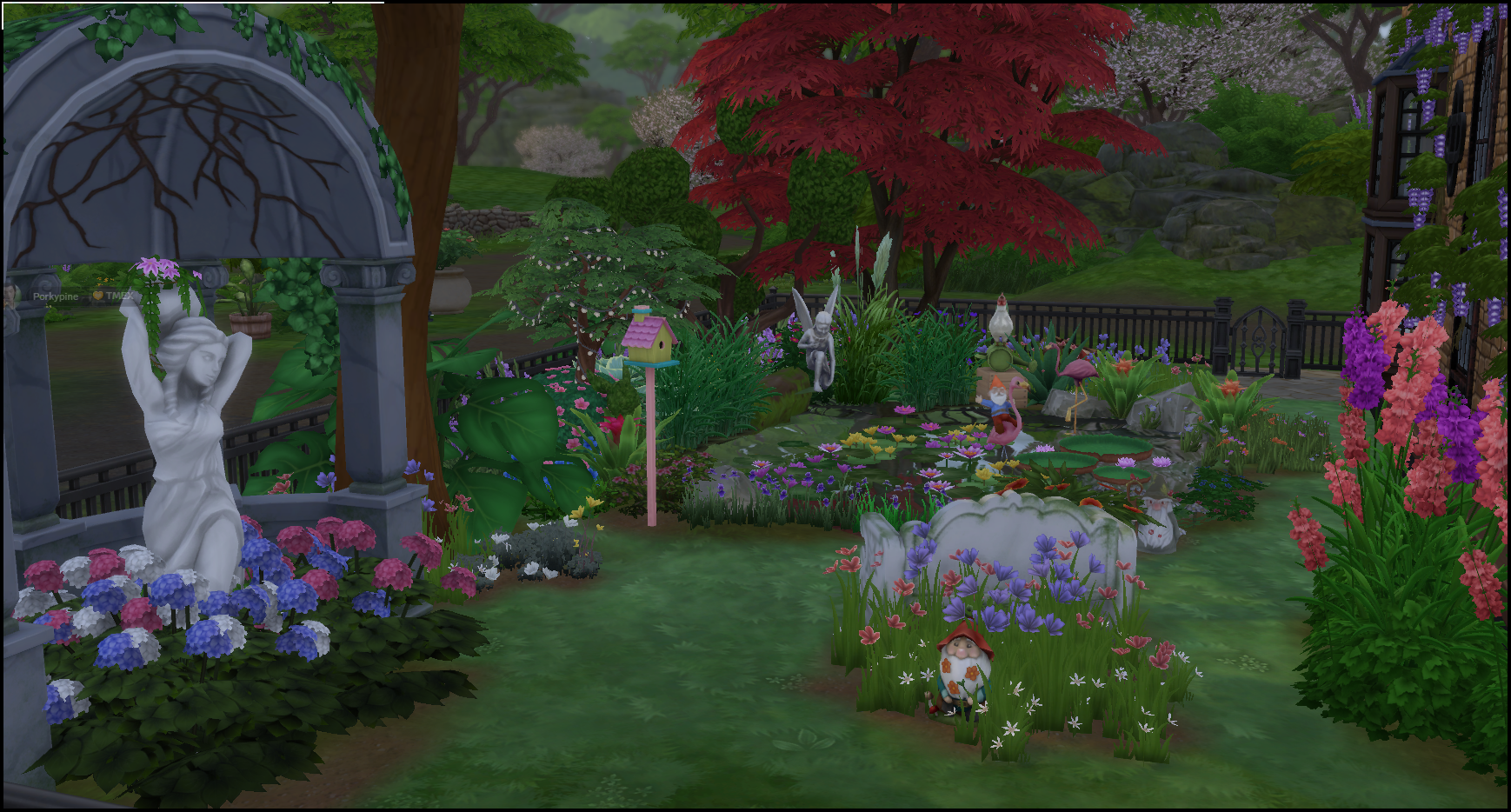1511x812 pixels.
Task: Click the TMEX heart badge in the overlay
Action: (x=98, y=296)
